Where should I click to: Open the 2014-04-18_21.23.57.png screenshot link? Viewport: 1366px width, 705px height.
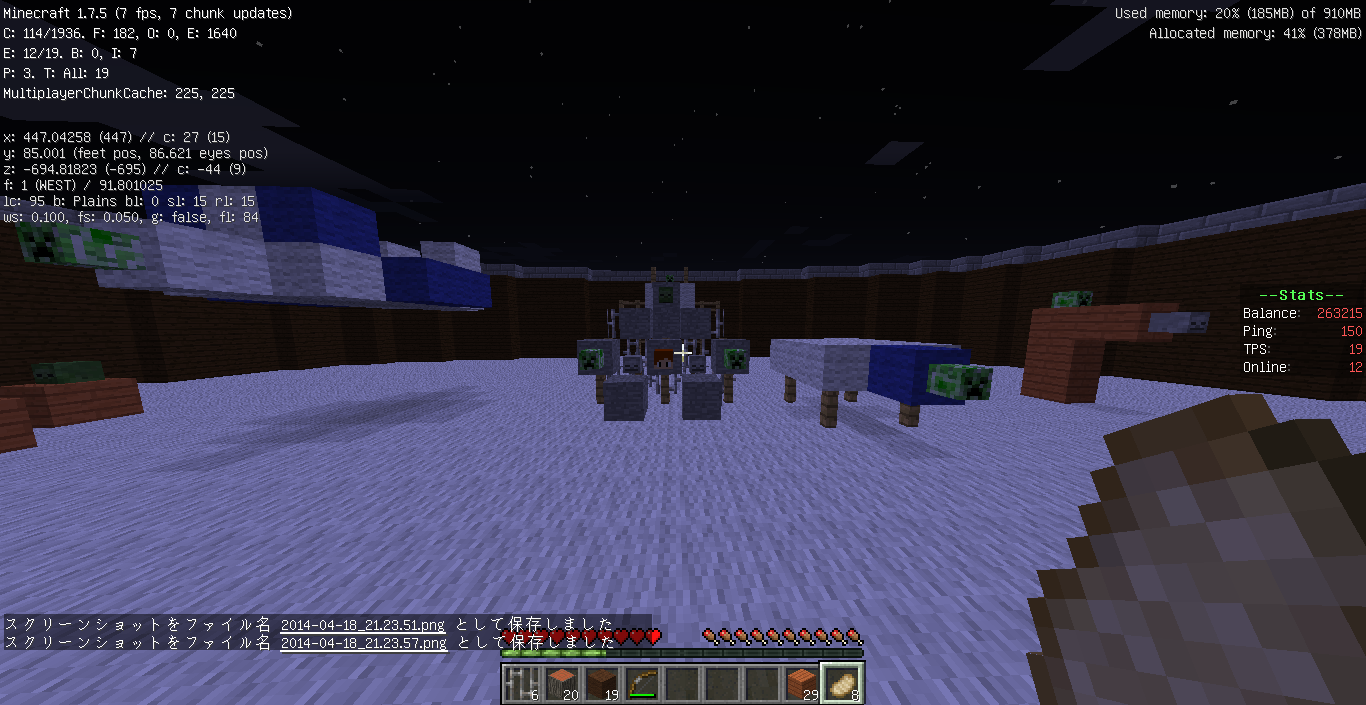[362, 643]
